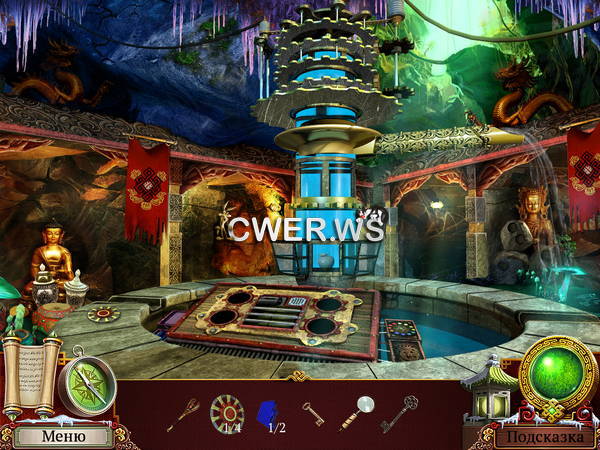Select the round mosaic disc item
Image resolution: width=600 pixels, height=450 pixels.
click(x=227, y=410)
